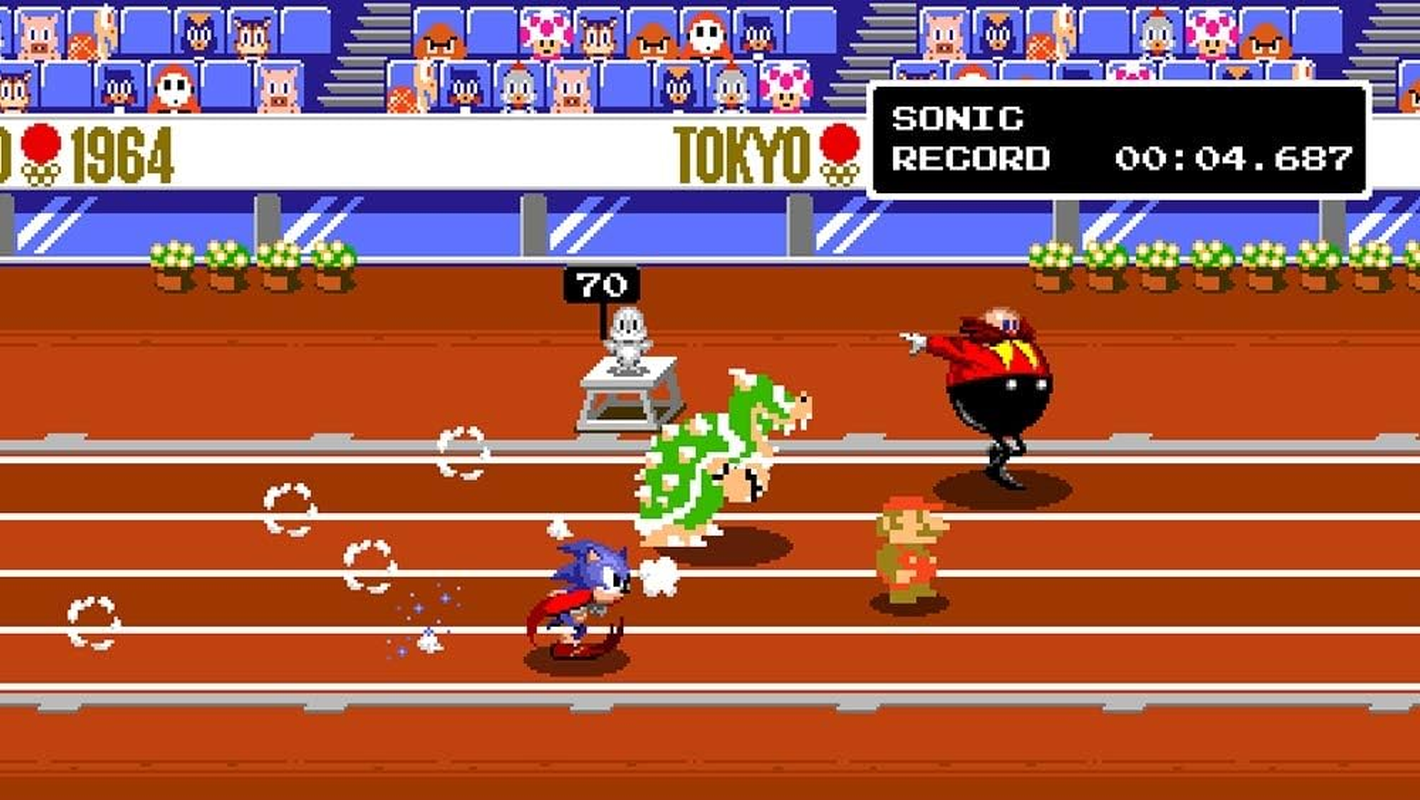Open the spectator stands section
Viewport: 1420px width, 800px height.
pos(400,60)
